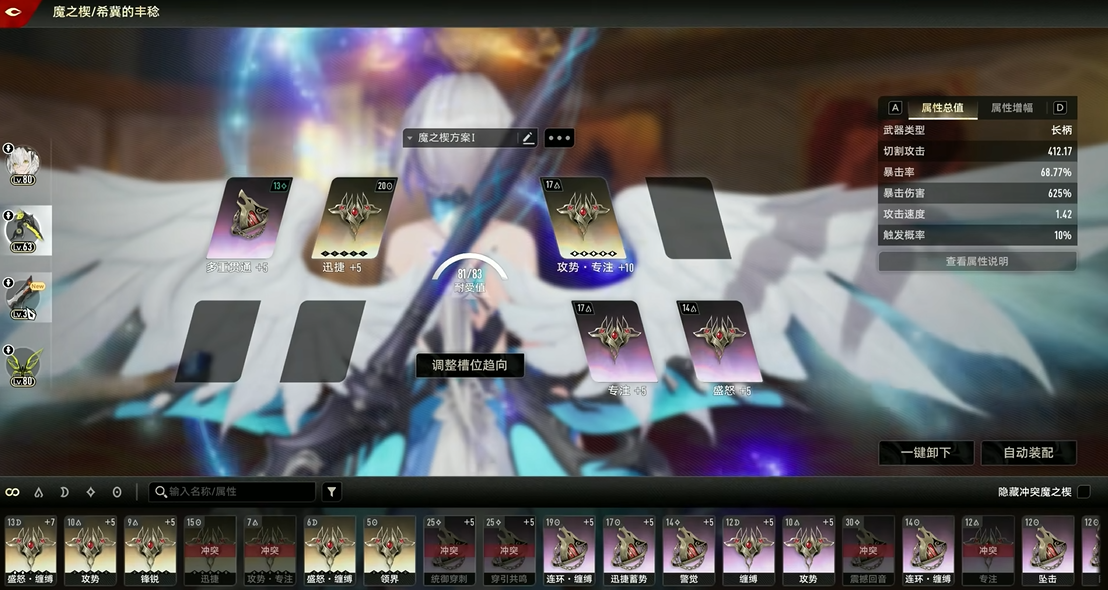Open 调整槽位趋向 slot polarity adjustment

pos(469,365)
